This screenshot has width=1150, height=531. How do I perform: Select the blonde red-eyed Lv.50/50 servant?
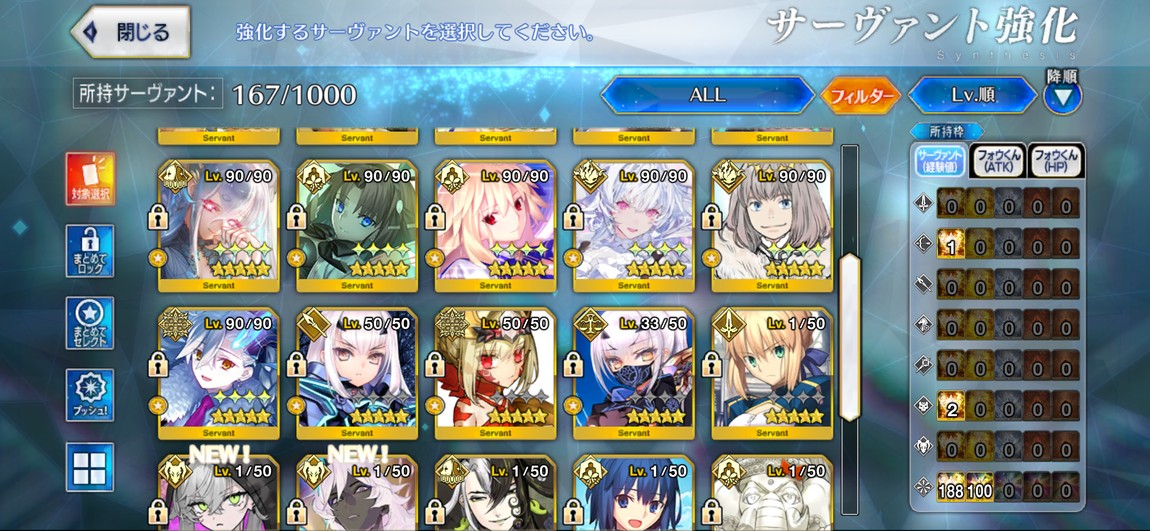495,372
